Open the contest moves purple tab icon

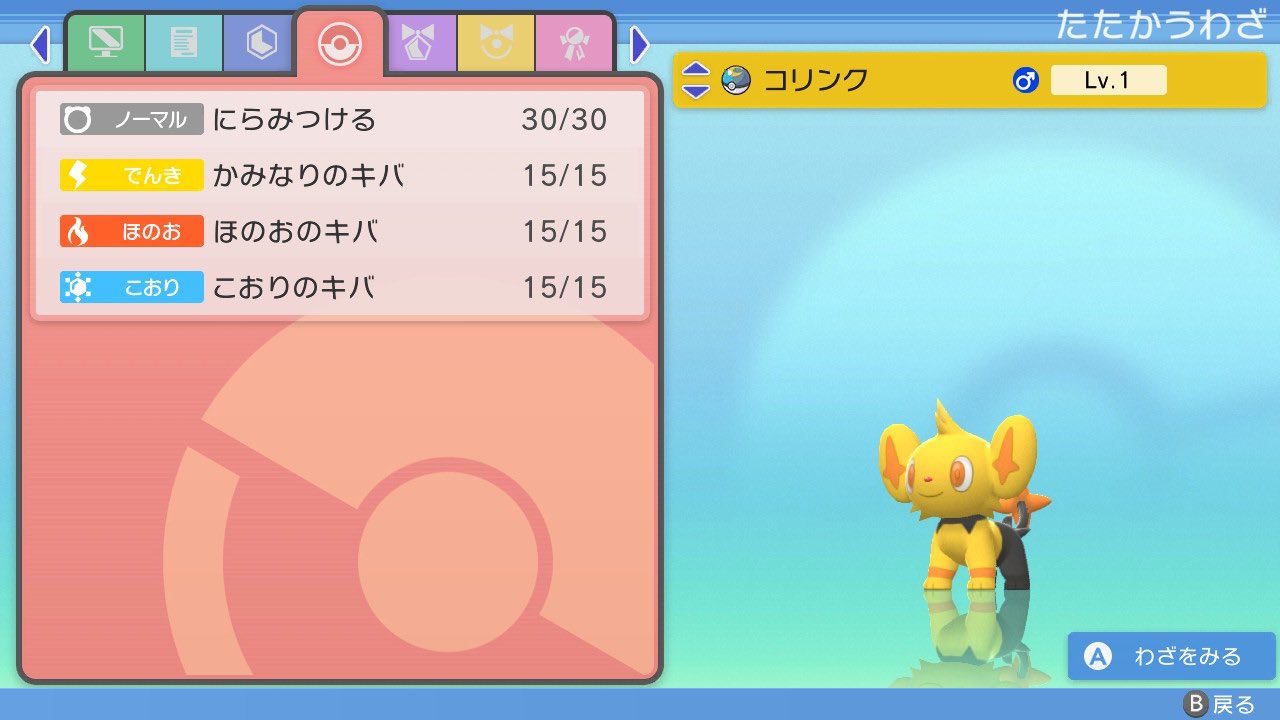(420, 42)
